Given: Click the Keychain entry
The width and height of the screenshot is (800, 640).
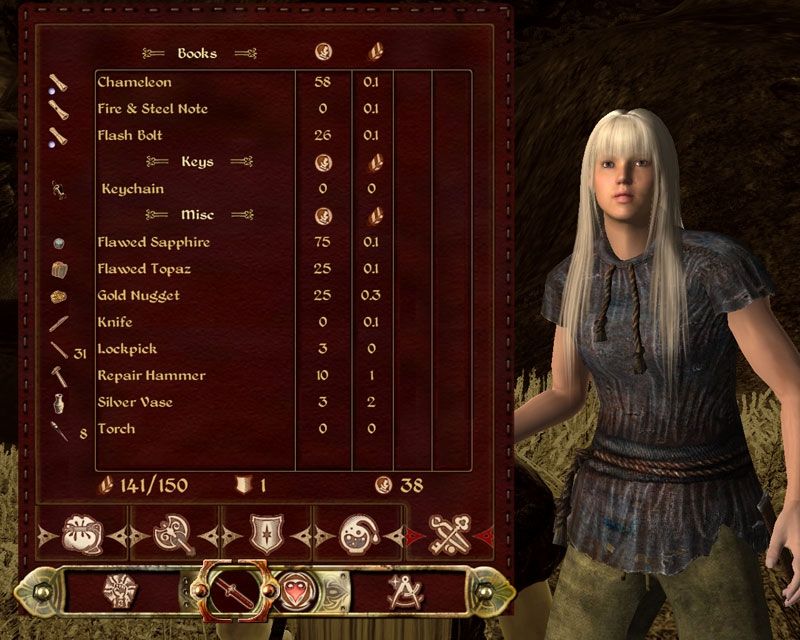Looking at the screenshot, I should [x=133, y=189].
